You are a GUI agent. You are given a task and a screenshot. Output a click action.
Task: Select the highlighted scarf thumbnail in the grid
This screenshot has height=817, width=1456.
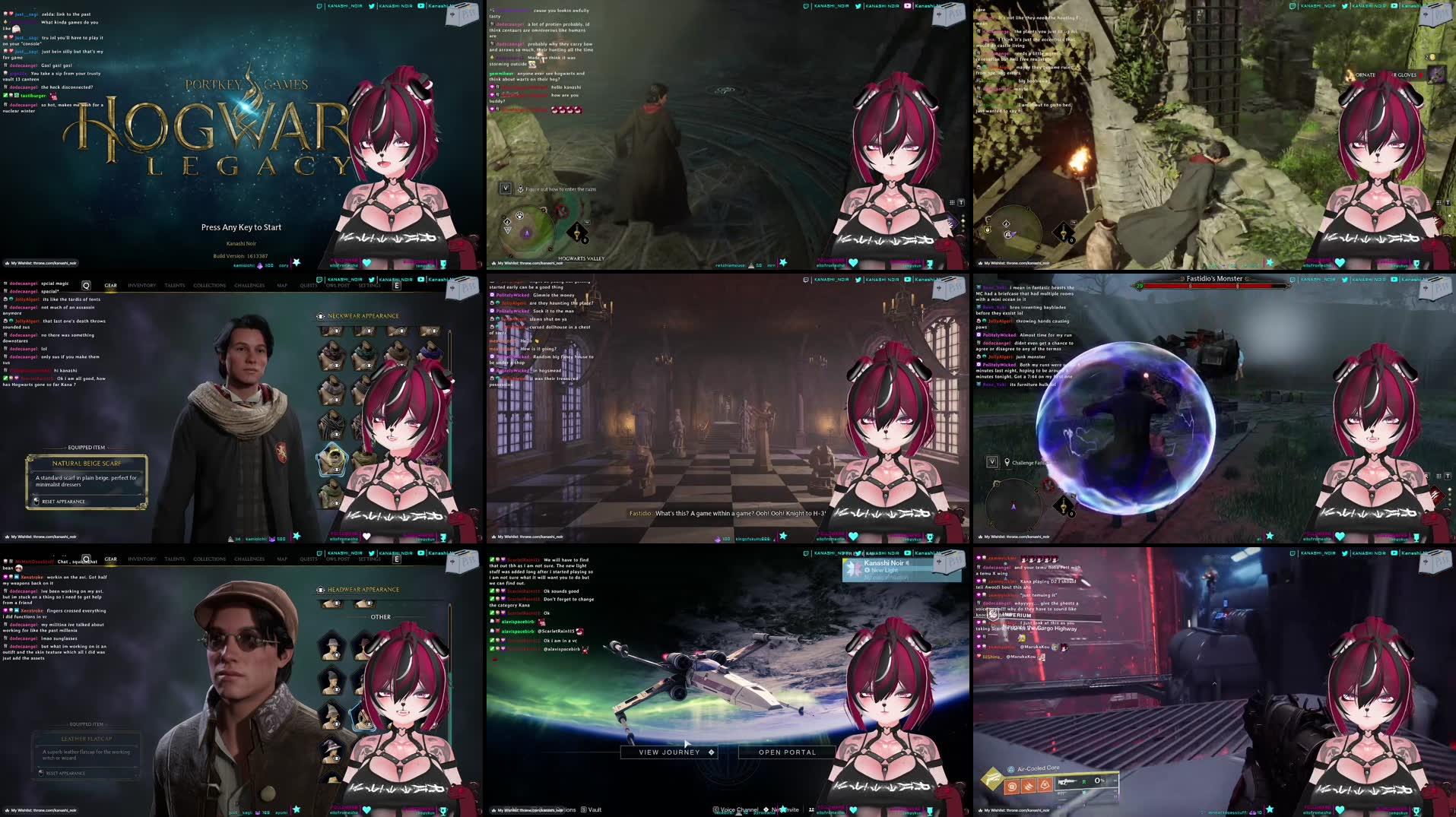pos(332,459)
